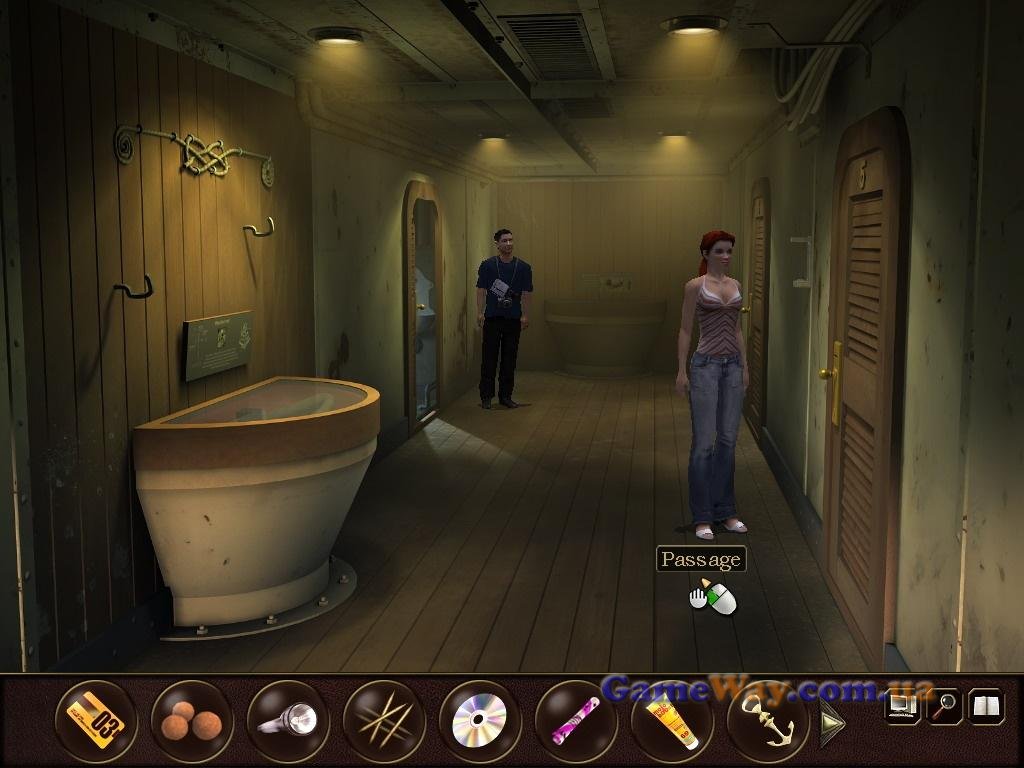The image size is (1024, 768).
Task: Activate the magnifying glass tool
Action: tap(943, 707)
